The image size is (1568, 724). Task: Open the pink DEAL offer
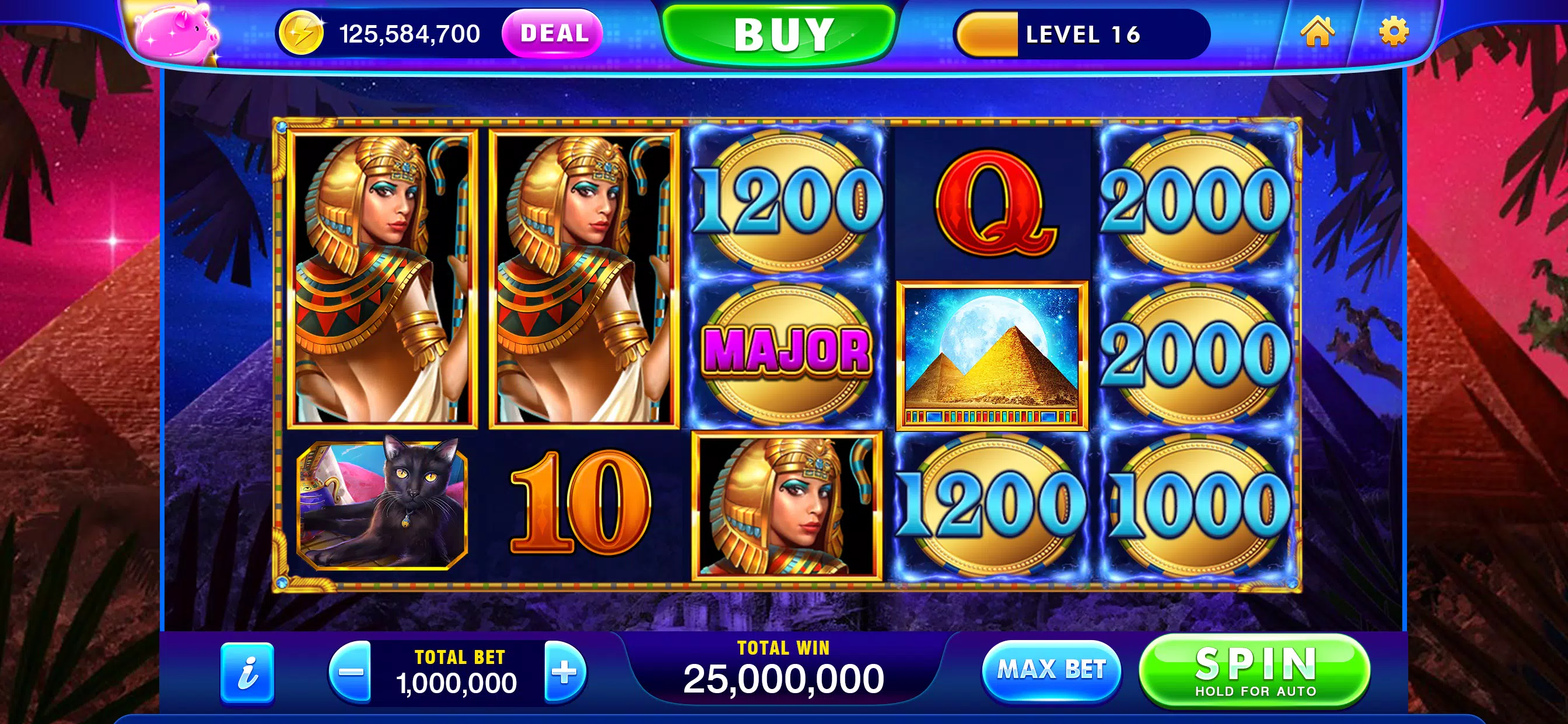click(x=552, y=33)
